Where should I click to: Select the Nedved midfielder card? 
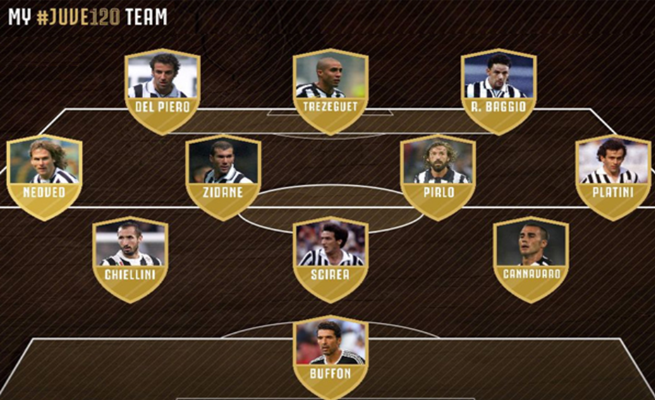click(44, 177)
